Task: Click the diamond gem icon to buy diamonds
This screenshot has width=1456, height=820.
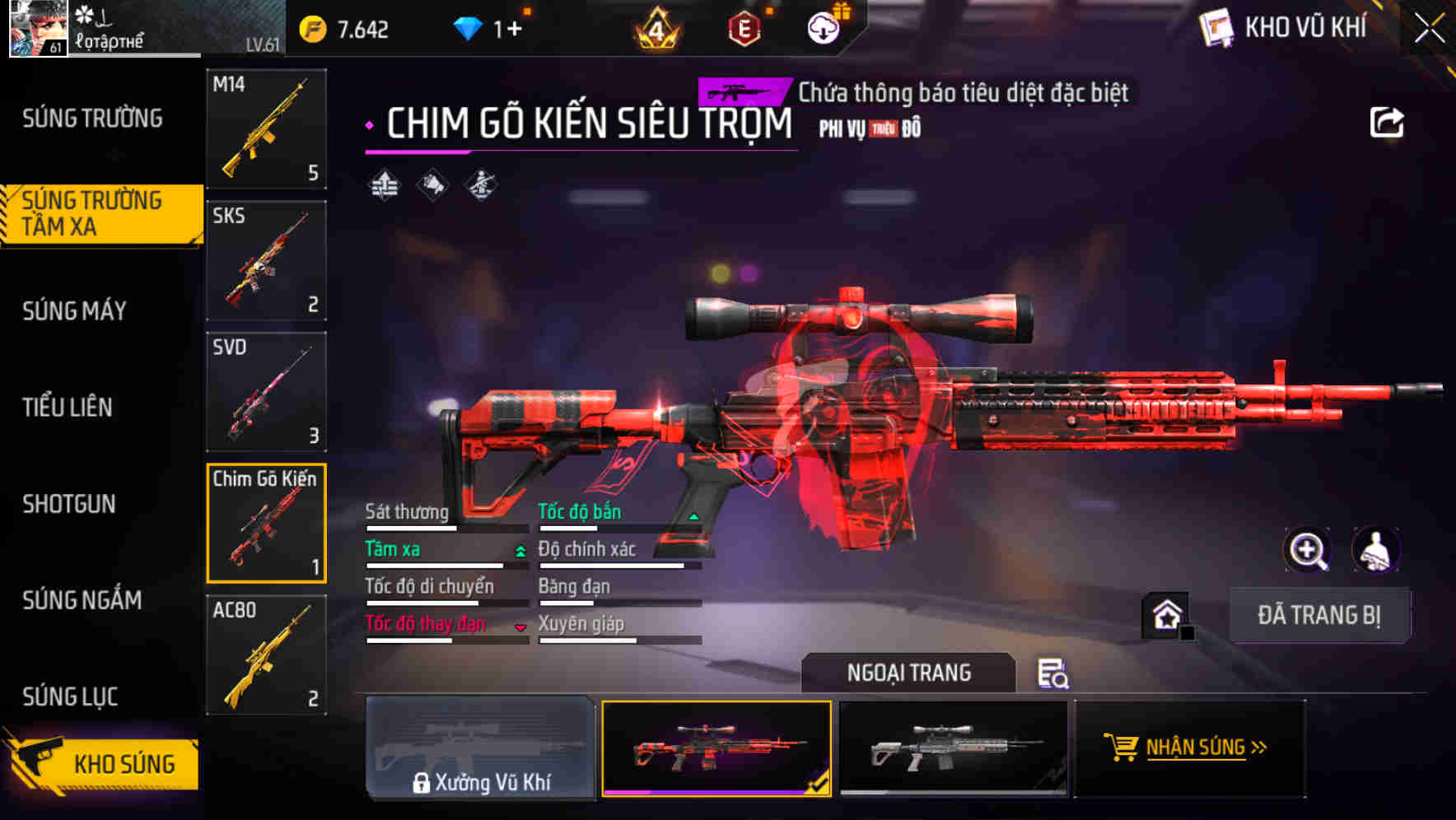Action: [x=469, y=26]
